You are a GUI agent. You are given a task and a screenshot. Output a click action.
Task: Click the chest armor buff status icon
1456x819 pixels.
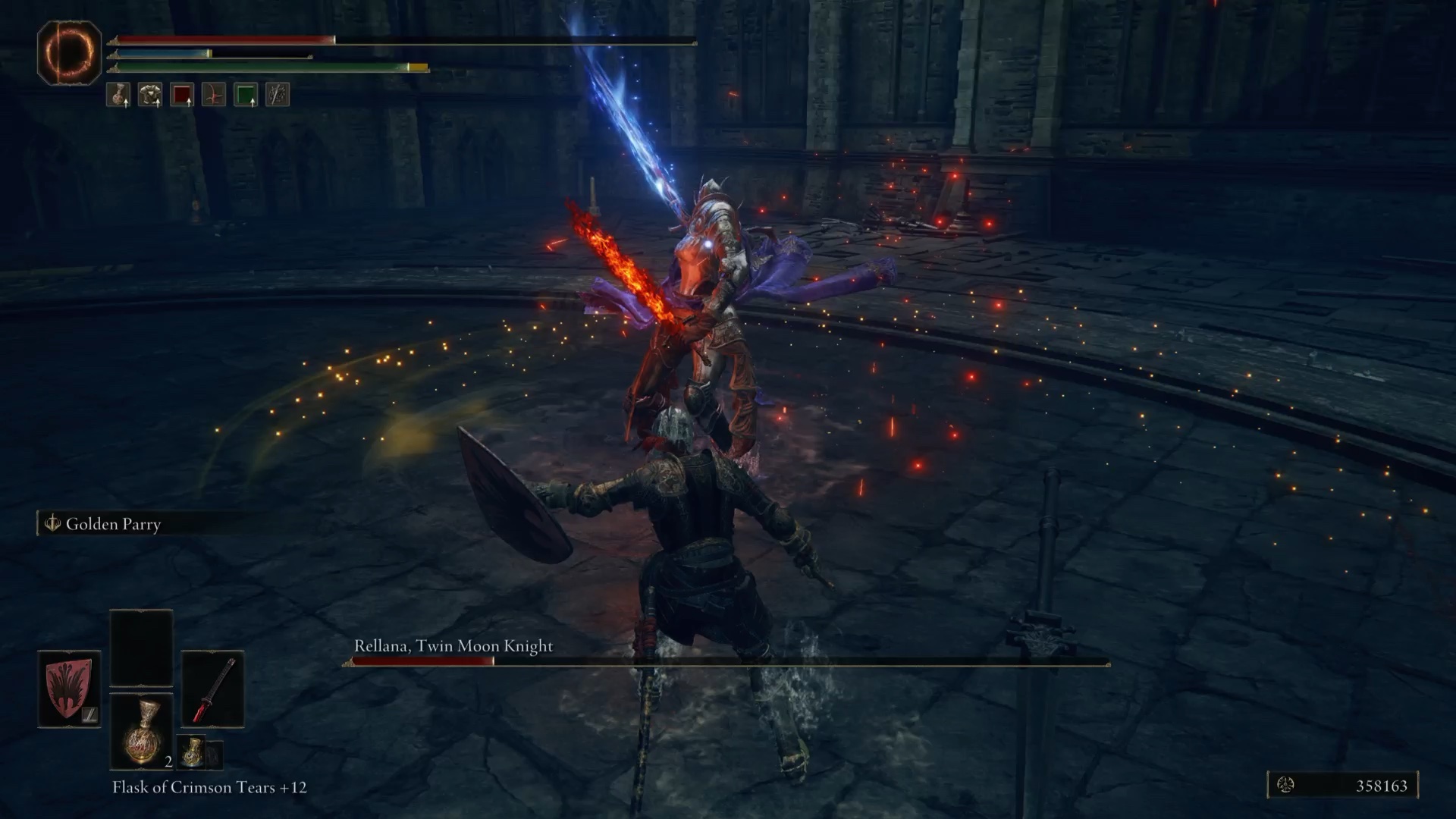(150, 95)
